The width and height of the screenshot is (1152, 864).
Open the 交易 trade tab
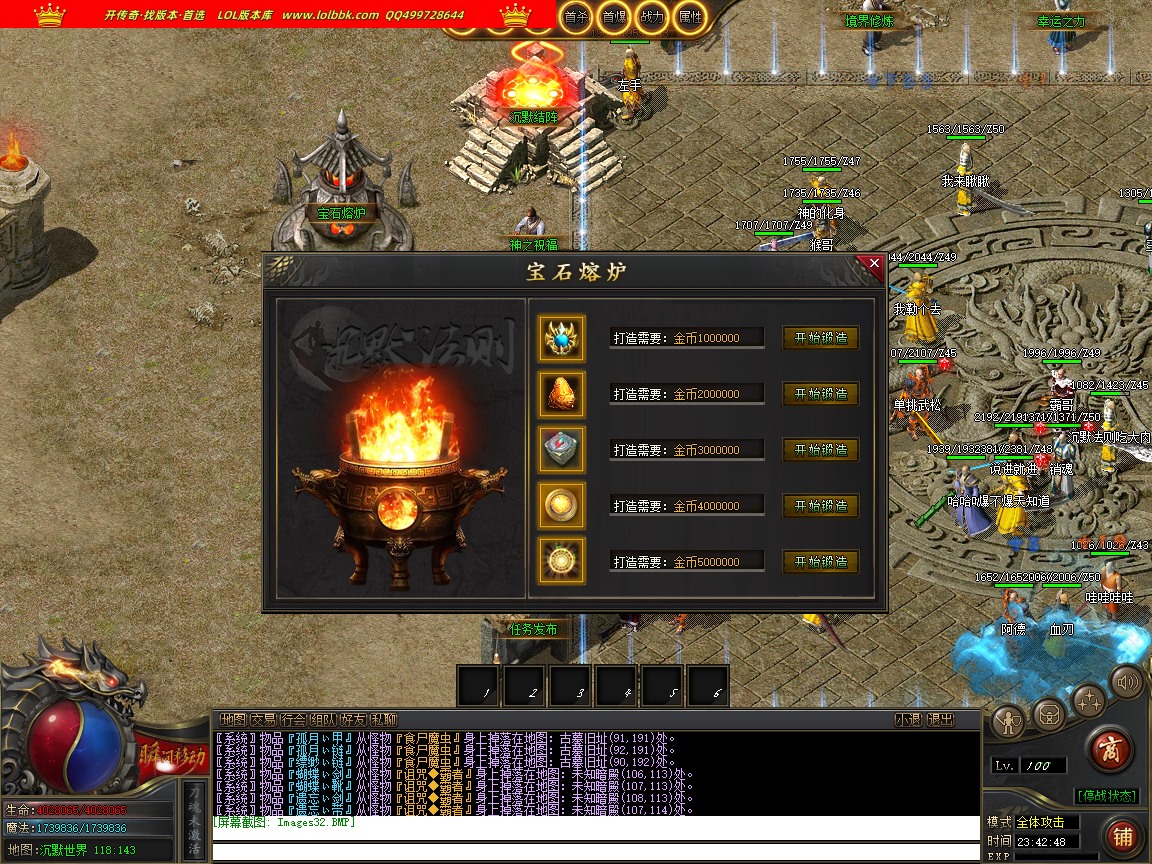263,719
